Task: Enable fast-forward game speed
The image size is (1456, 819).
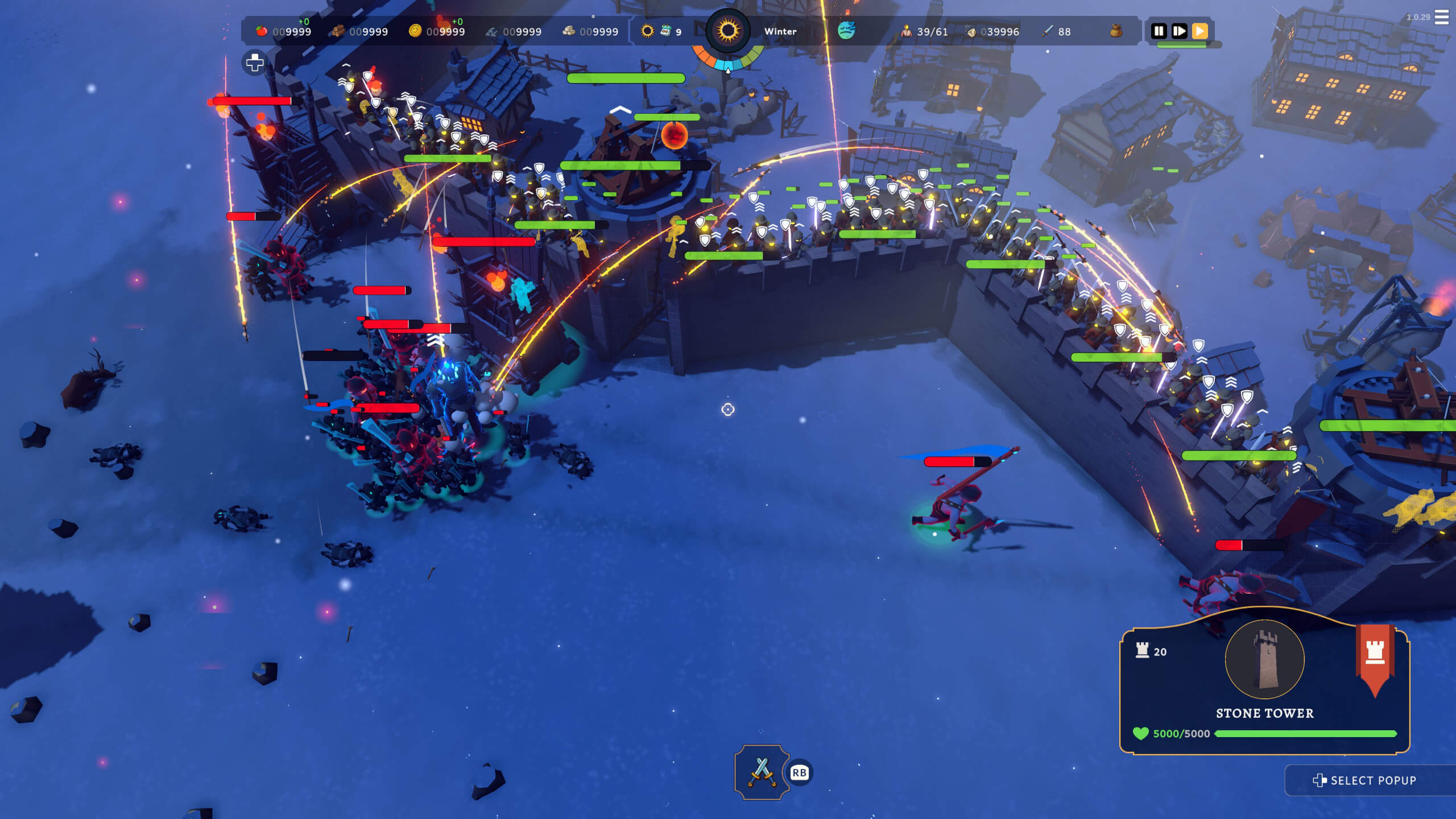Action: click(1180, 31)
